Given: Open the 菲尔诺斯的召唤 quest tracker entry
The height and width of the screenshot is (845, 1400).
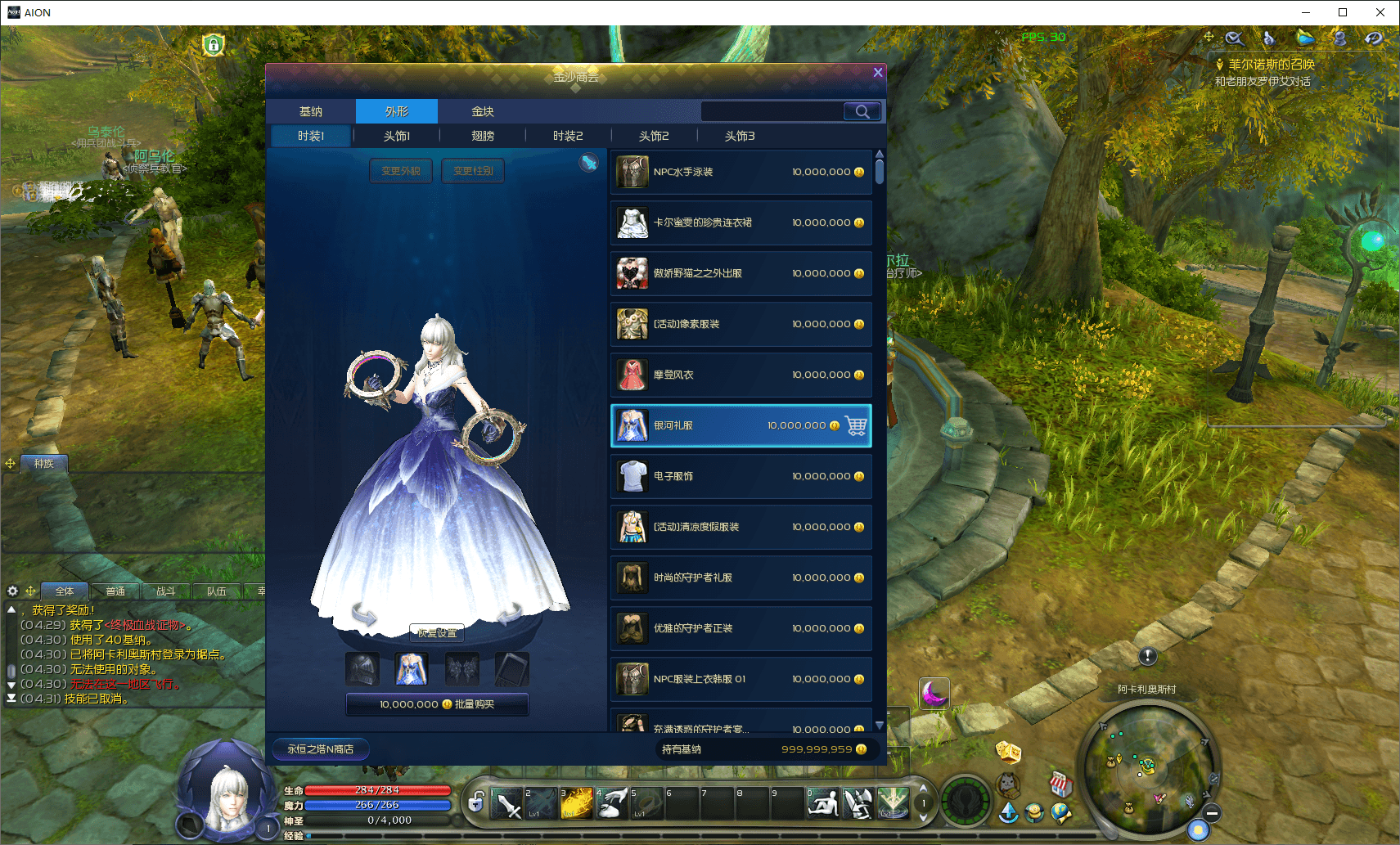Looking at the screenshot, I should coord(1271,65).
